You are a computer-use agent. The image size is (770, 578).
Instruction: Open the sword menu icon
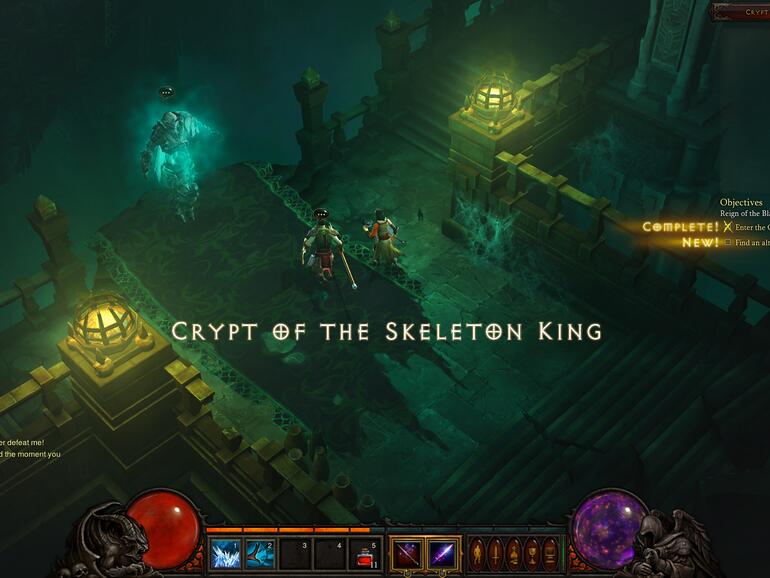point(494,553)
